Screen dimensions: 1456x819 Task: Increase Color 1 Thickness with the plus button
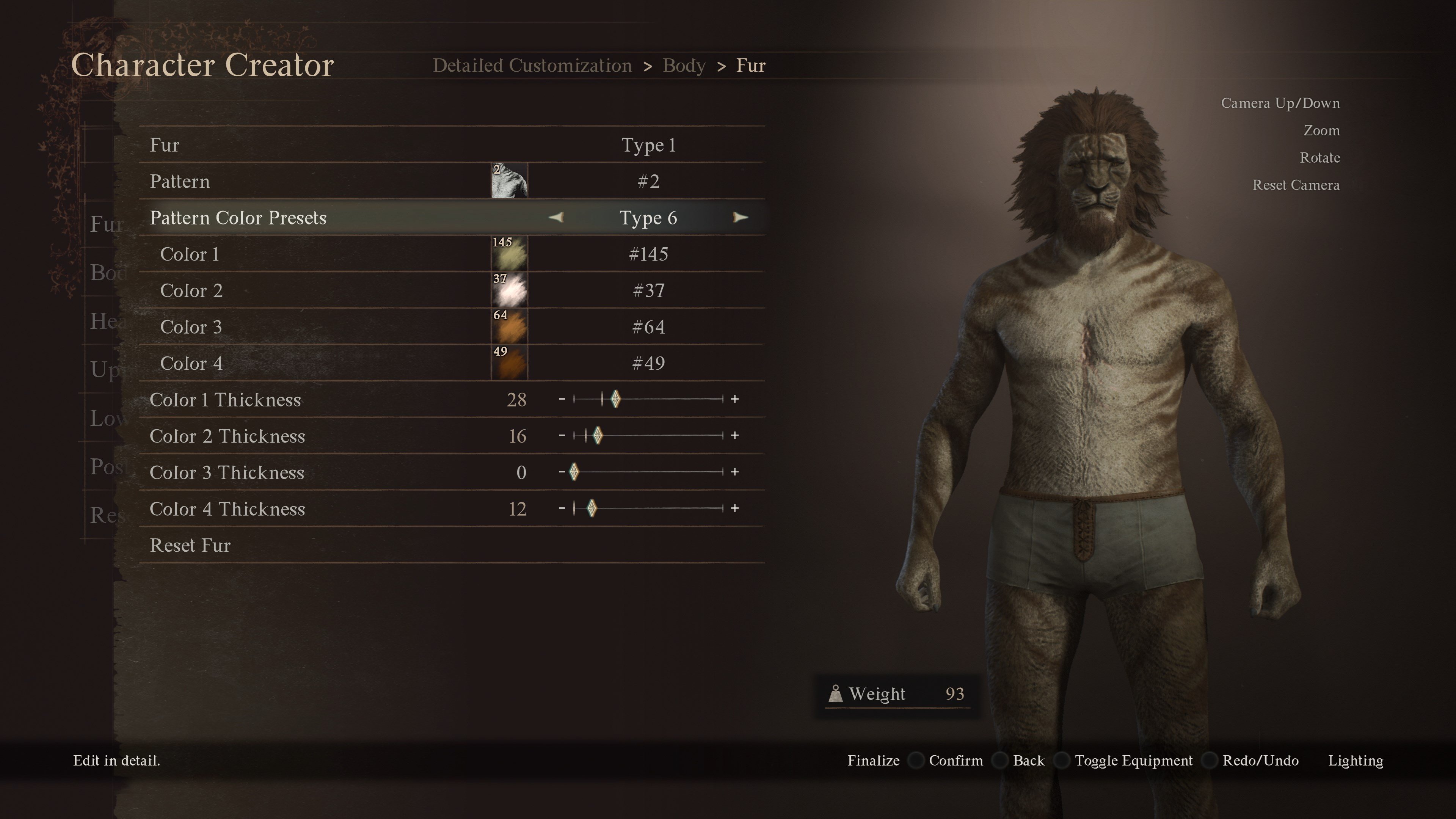(x=734, y=400)
